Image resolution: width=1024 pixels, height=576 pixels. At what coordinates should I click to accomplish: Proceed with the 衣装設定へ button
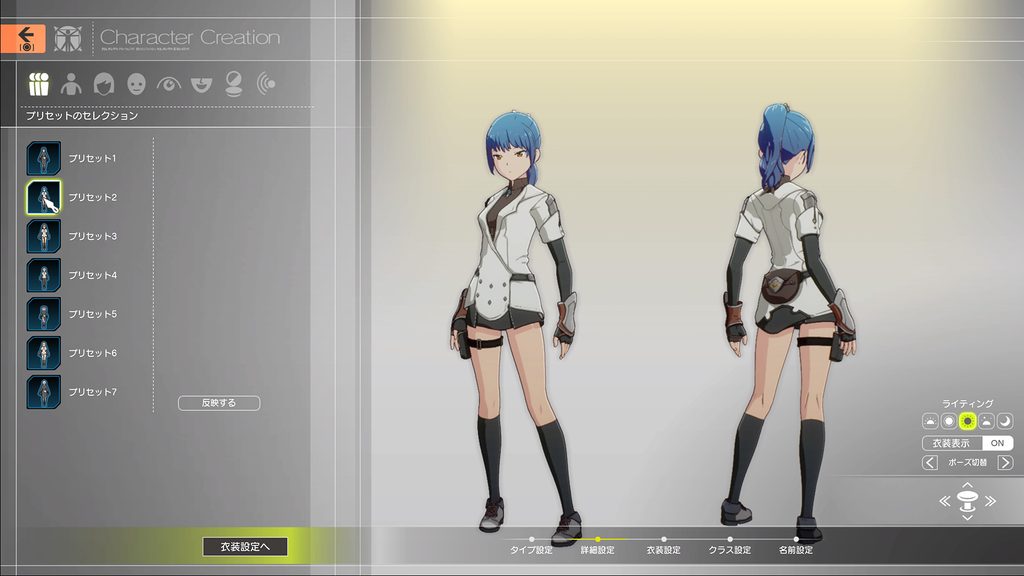tap(245, 546)
